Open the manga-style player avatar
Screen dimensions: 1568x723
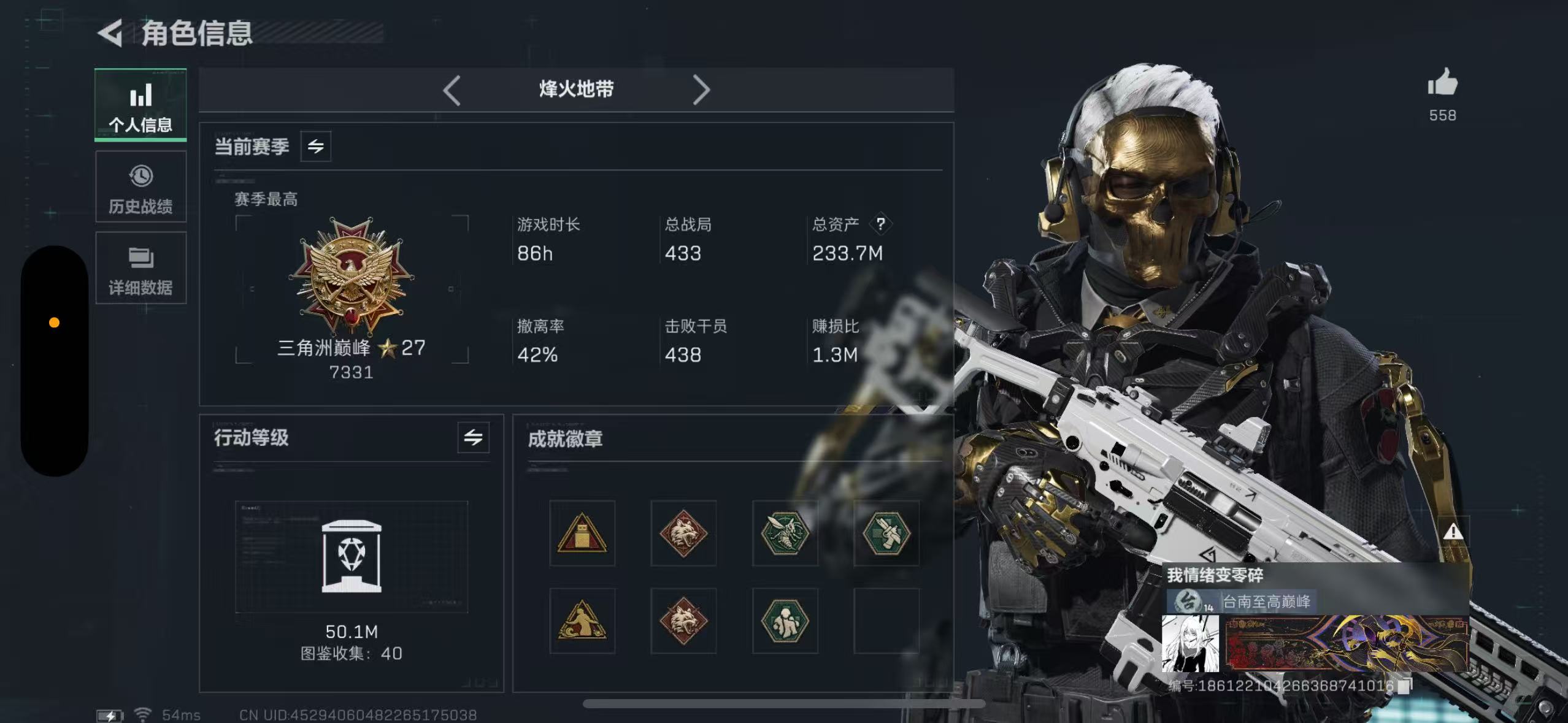click(1191, 643)
